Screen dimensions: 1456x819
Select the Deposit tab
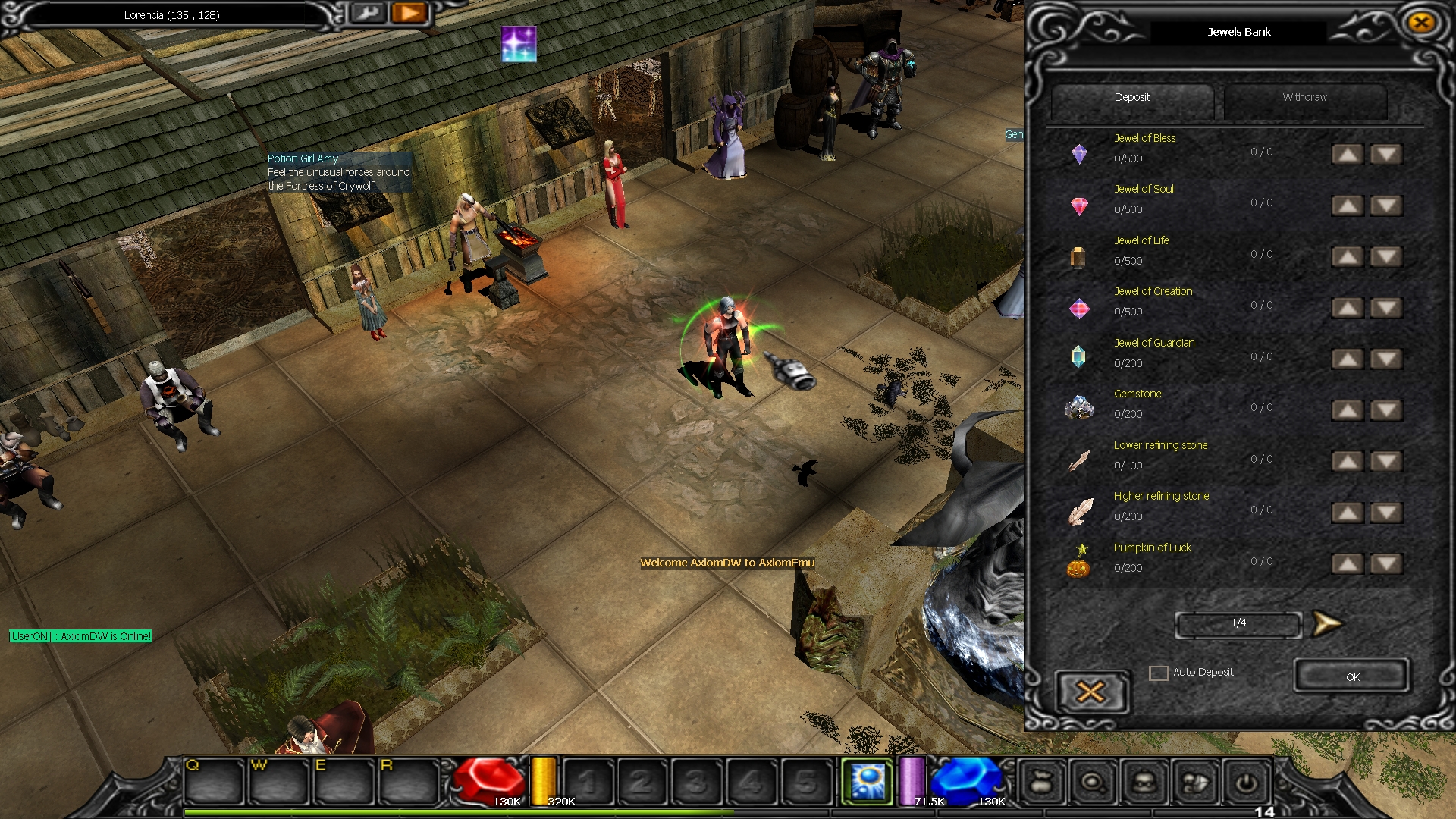1132,98
